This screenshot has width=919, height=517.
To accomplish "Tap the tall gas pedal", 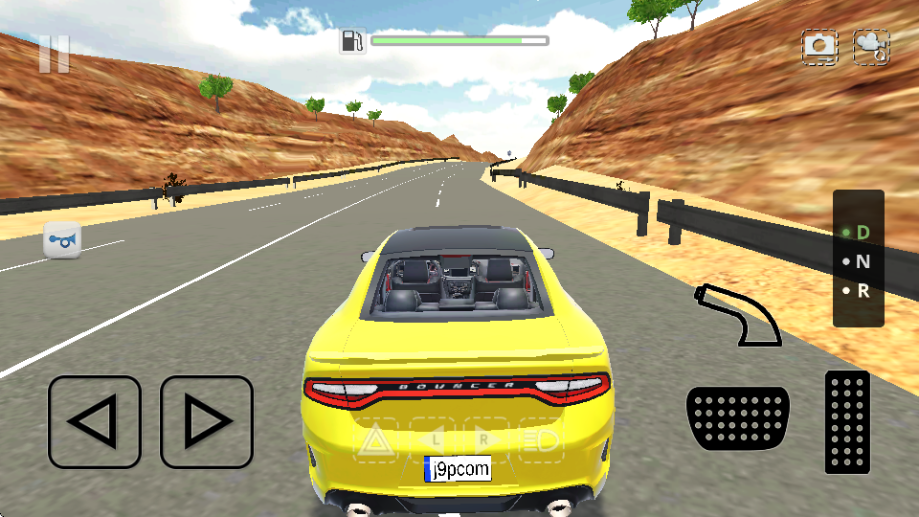I will tap(847, 421).
